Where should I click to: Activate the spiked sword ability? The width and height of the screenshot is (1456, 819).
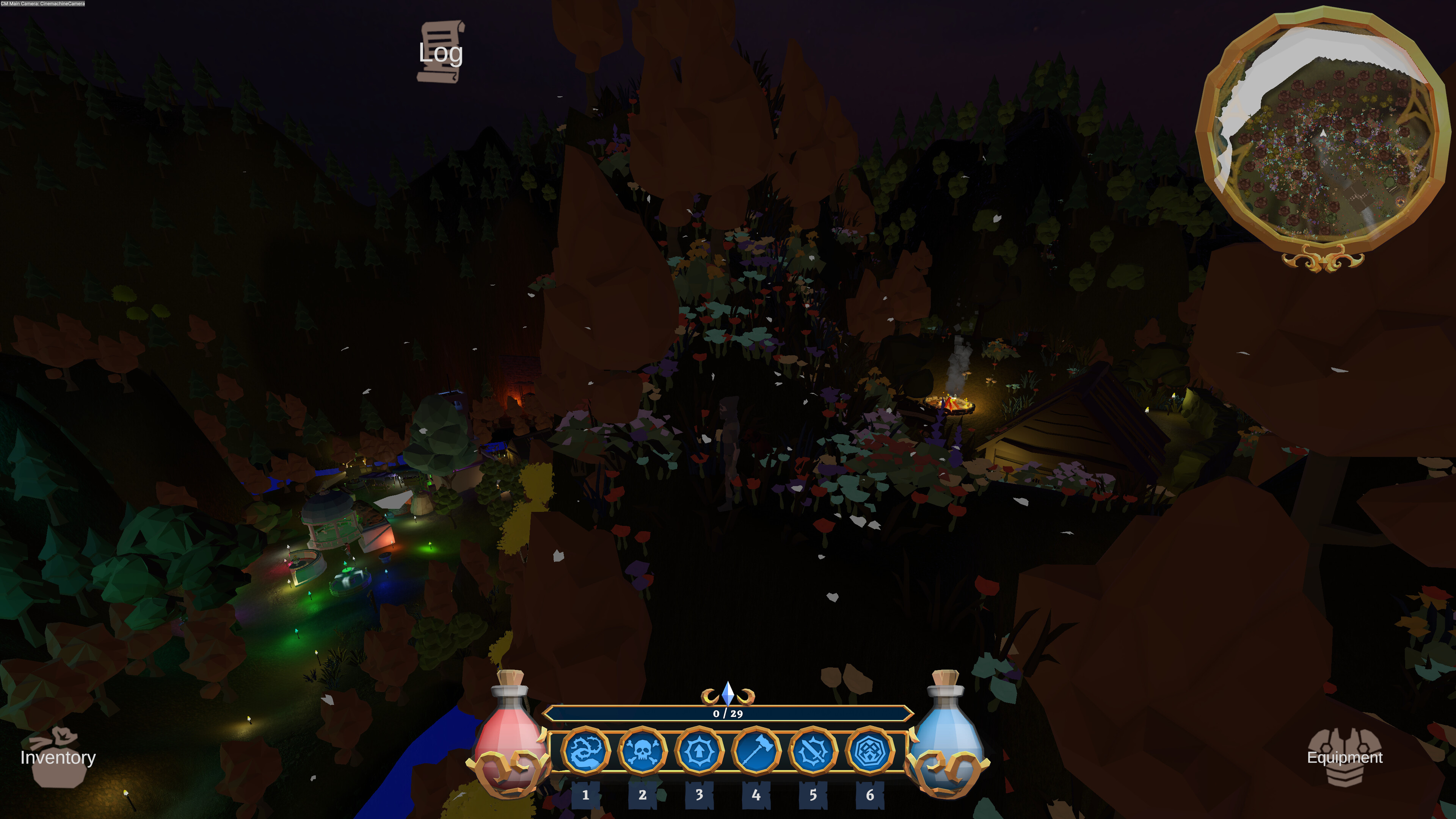point(813,751)
